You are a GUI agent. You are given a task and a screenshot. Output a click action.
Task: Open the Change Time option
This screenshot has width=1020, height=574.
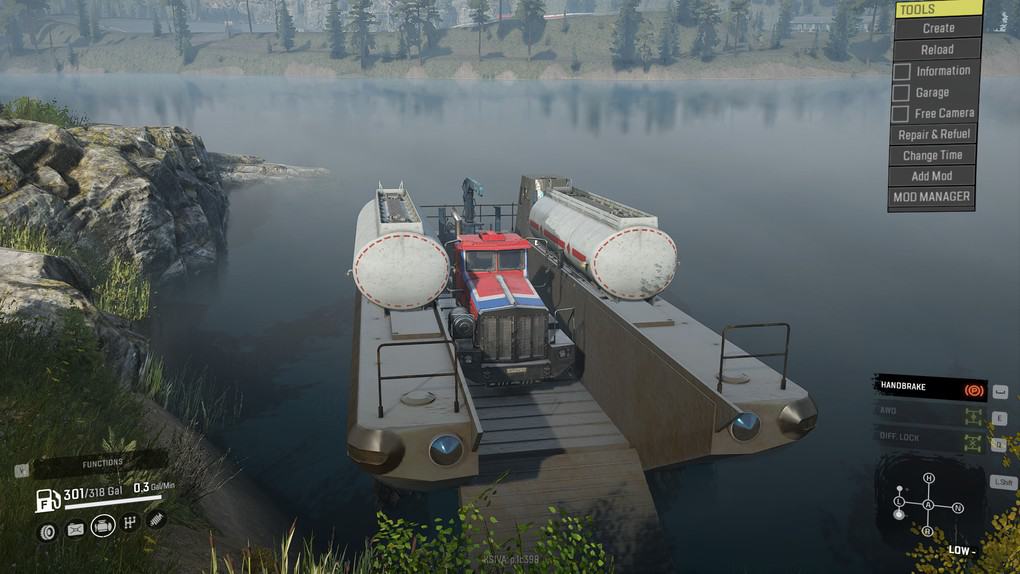[x=932, y=155]
